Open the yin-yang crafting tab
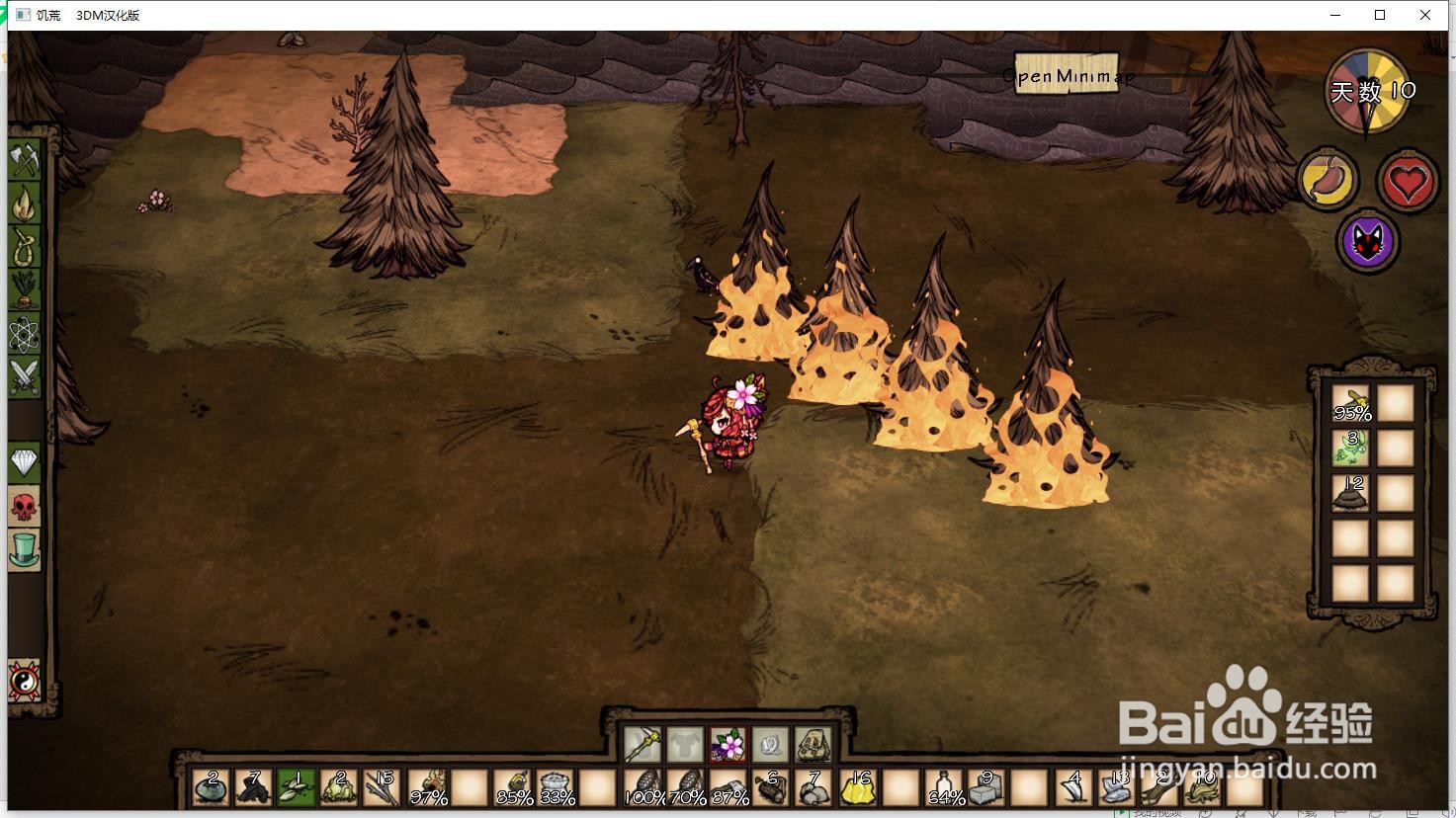Screen dimensions: 1456x818 [25, 682]
